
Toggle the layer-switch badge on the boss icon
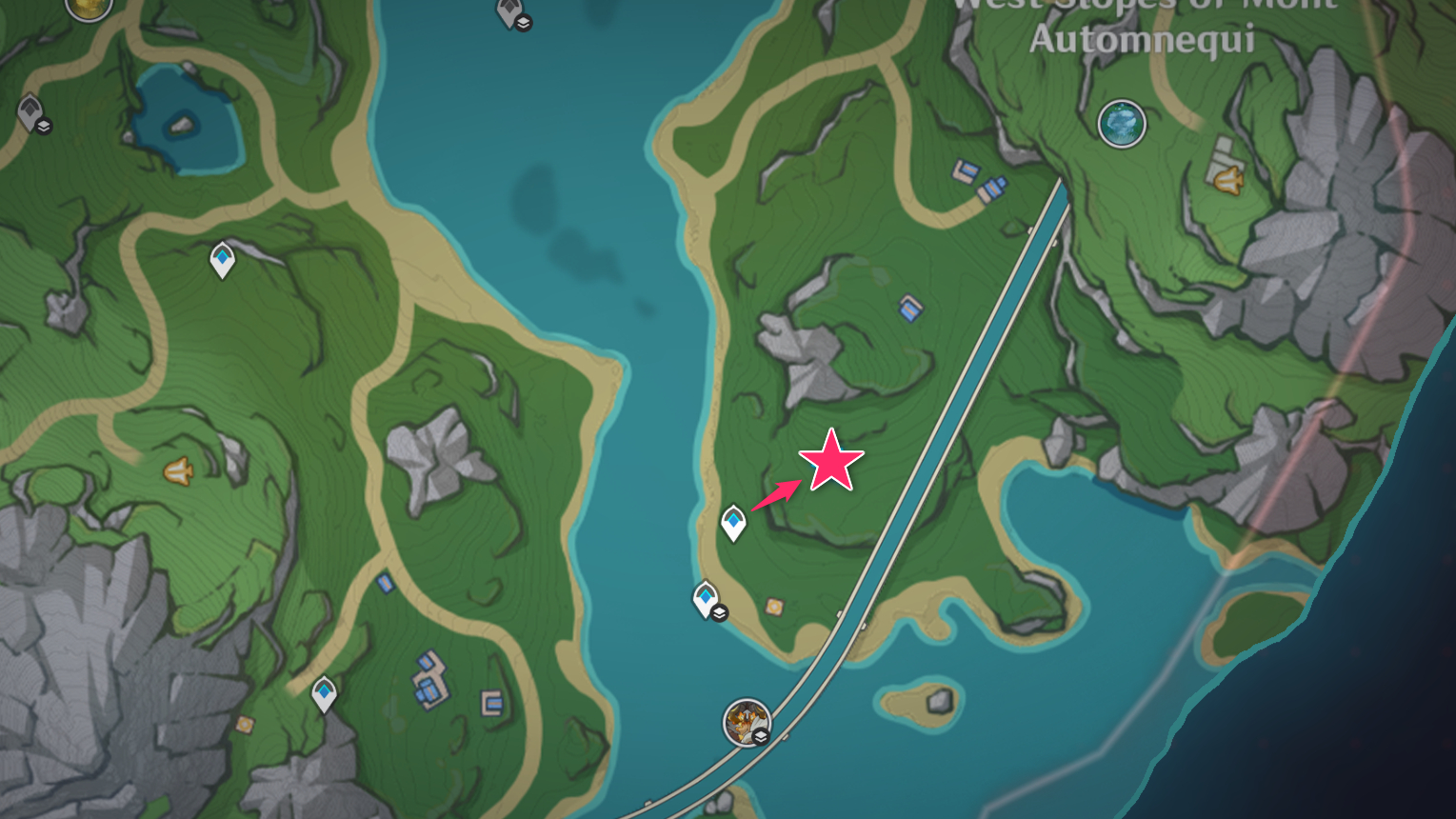[760, 736]
